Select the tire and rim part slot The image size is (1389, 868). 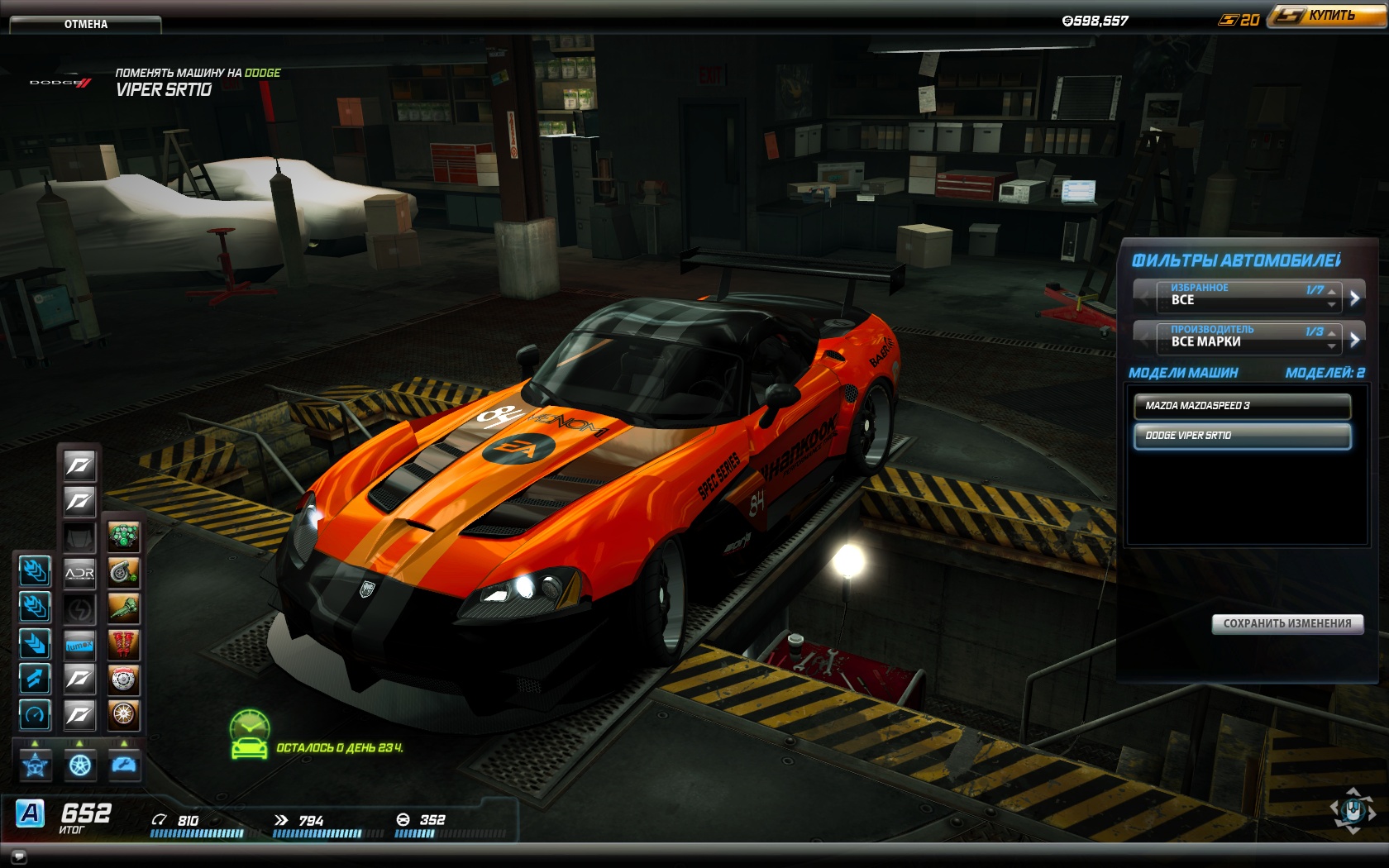coord(124,714)
